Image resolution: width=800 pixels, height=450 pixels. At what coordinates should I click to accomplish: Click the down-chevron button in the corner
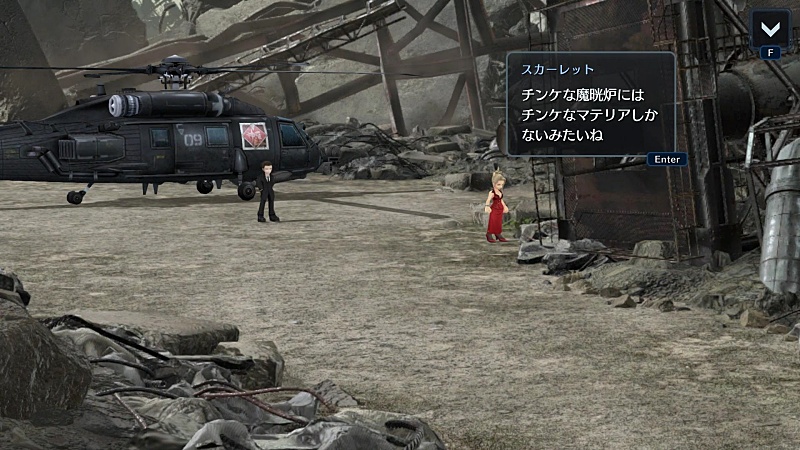(770, 28)
